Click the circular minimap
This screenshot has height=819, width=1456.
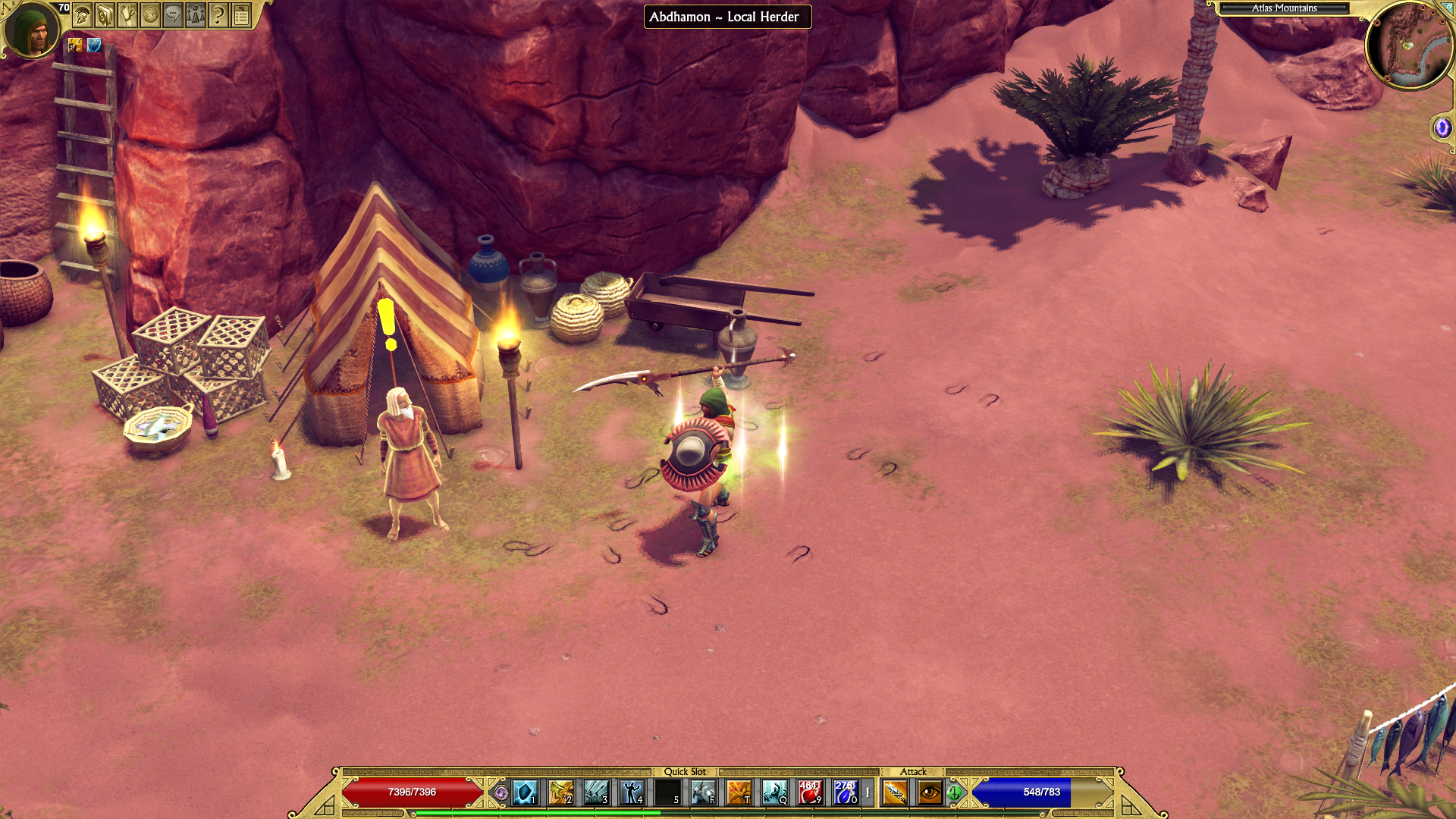tap(1409, 45)
